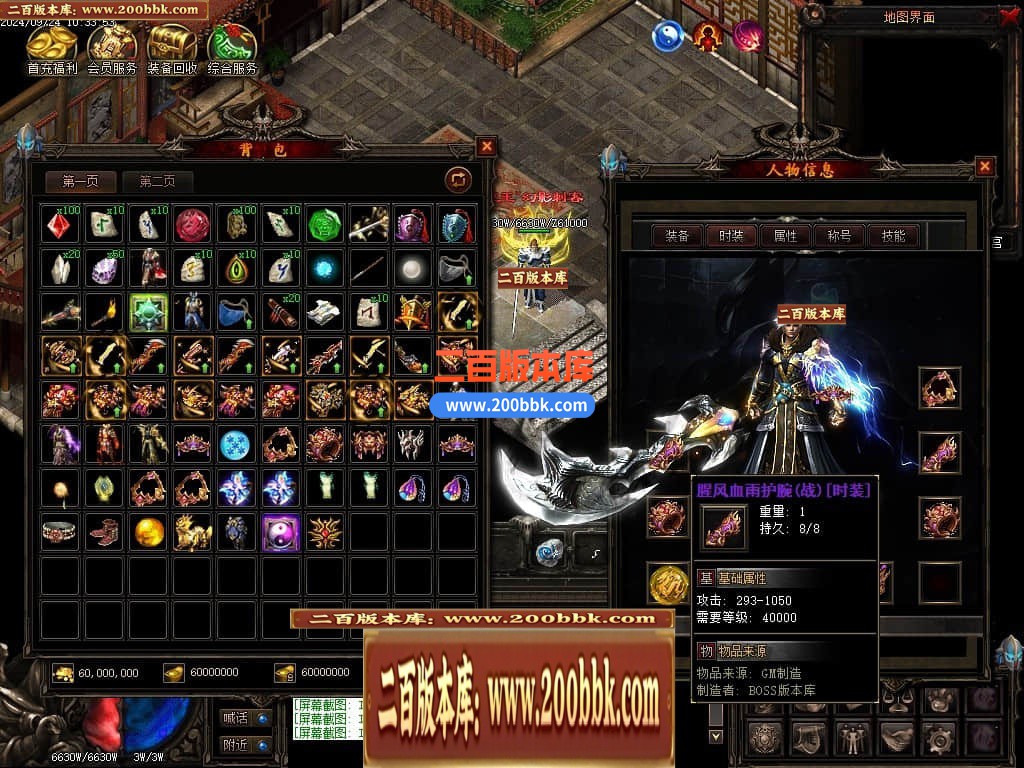View the 技能 skills tab

click(893, 236)
